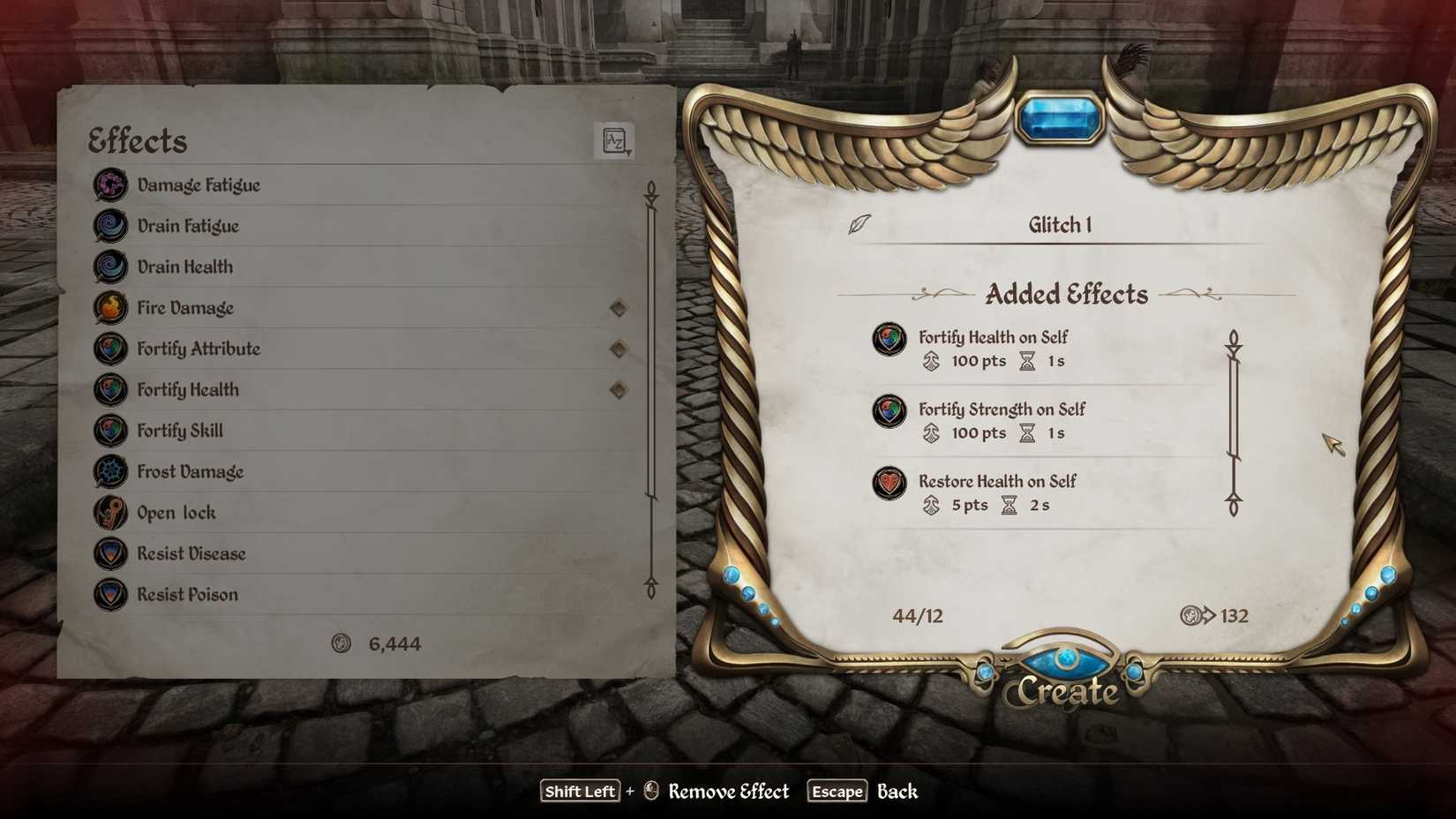Select the Fortify Skill list entry
The height and width of the screenshot is (819, 1456).
[x=180, y=430]
